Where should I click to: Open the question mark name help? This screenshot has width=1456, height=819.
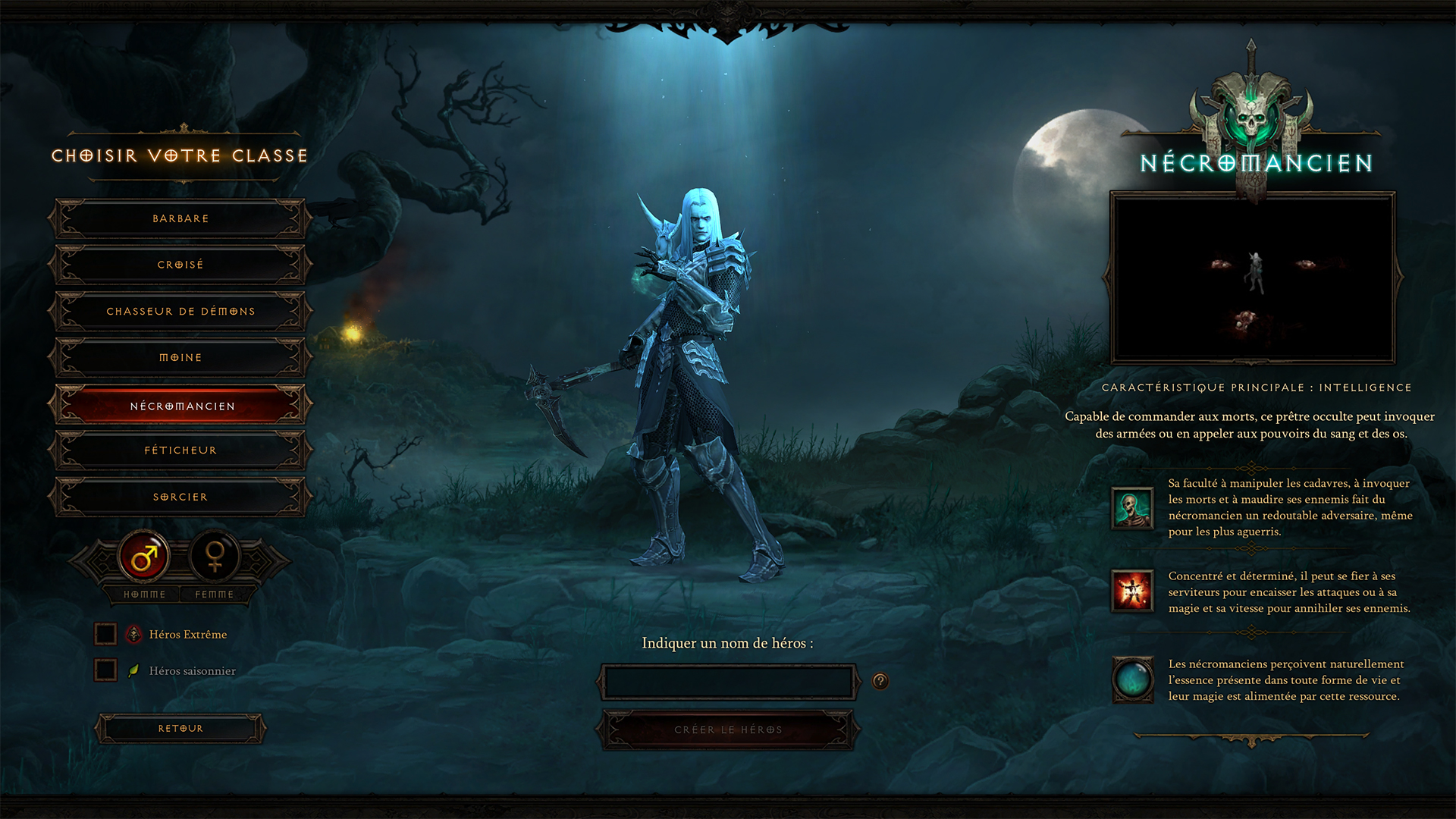pos(880,681)
